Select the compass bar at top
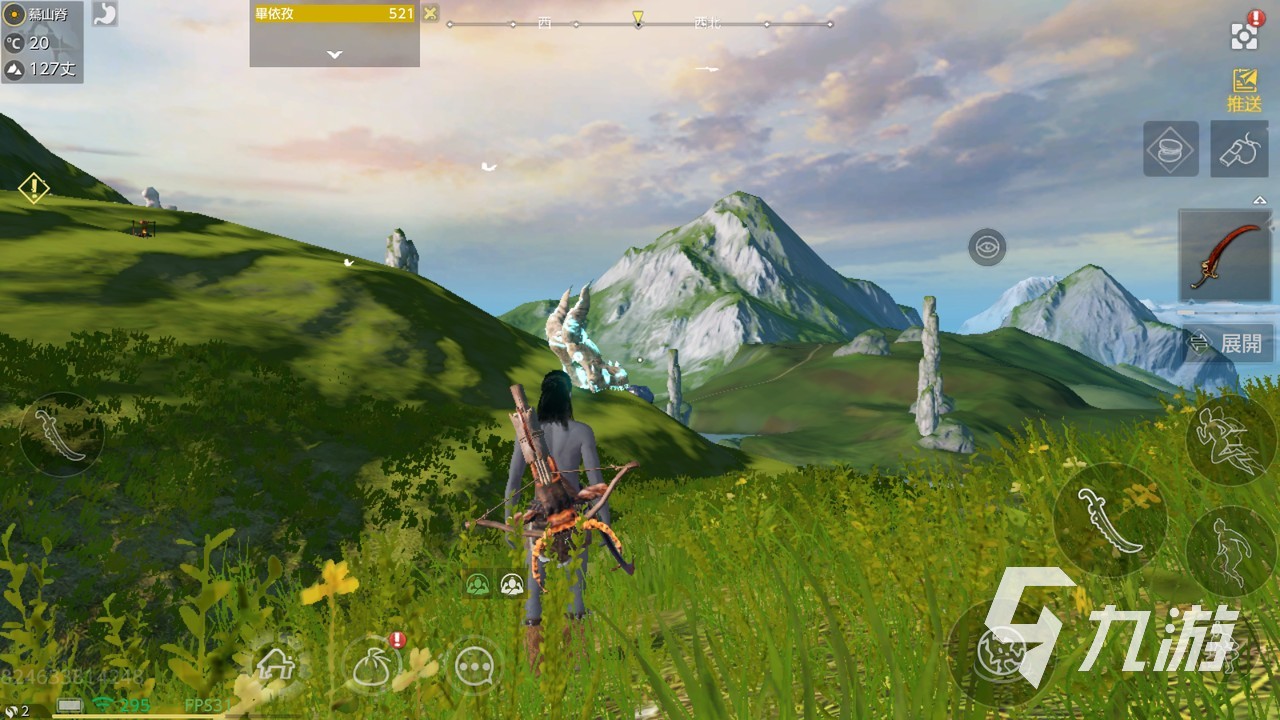This screenshot has height=720, width=1280. [638, 22]
